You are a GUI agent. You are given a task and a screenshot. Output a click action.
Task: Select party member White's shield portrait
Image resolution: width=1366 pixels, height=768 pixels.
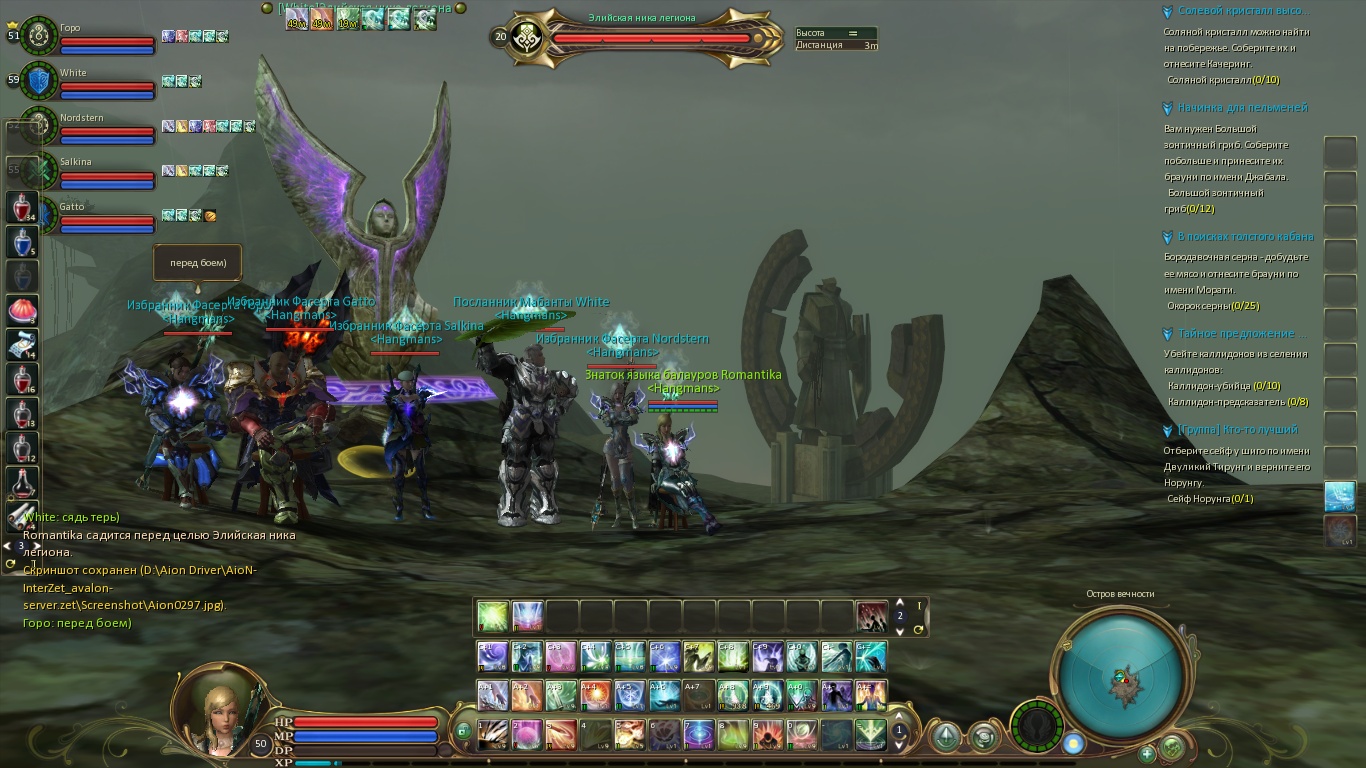[x=40, y=80]
